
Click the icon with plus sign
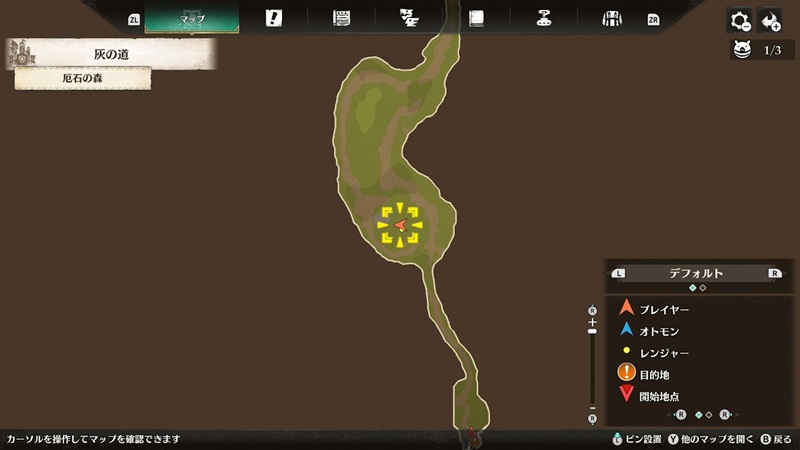tap(770, 20)
